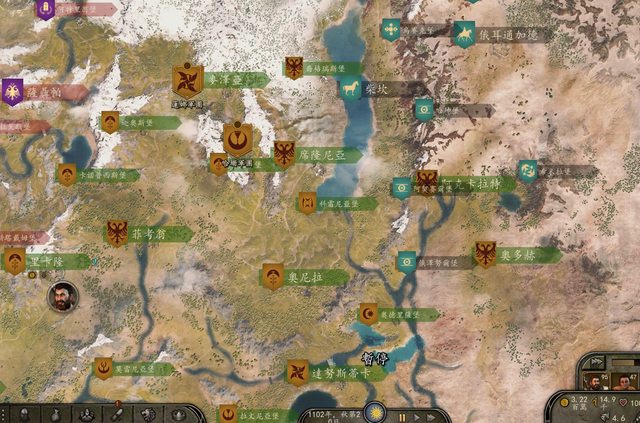Select the 奥尼拉 settlement nameplate
640x423 pixels.
[x=305, y=277]
